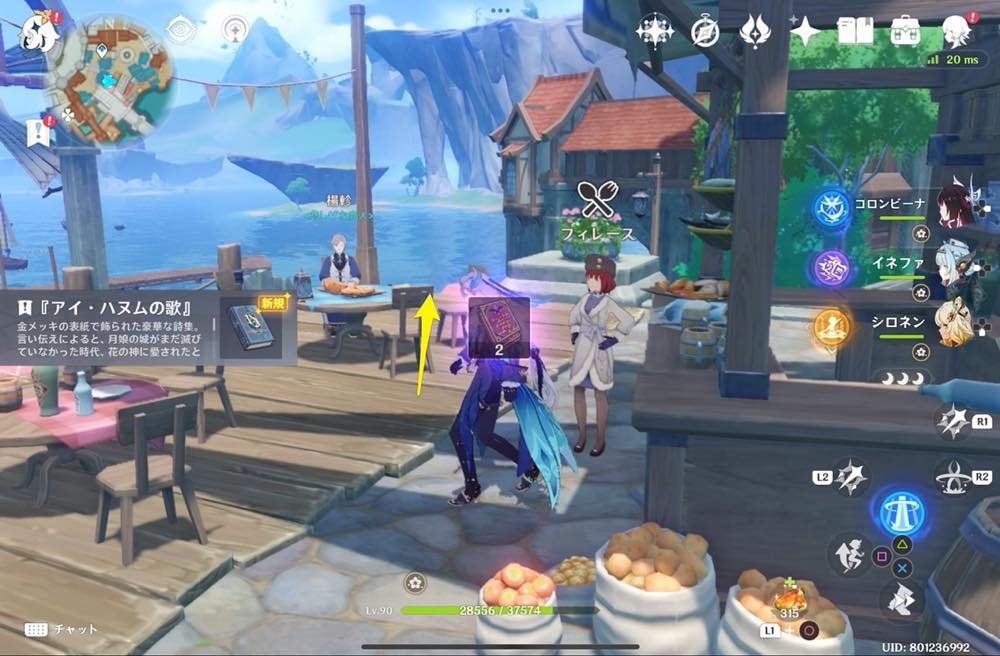
Task: Tap the jump button with leaping figure
Action: point(848,554)
